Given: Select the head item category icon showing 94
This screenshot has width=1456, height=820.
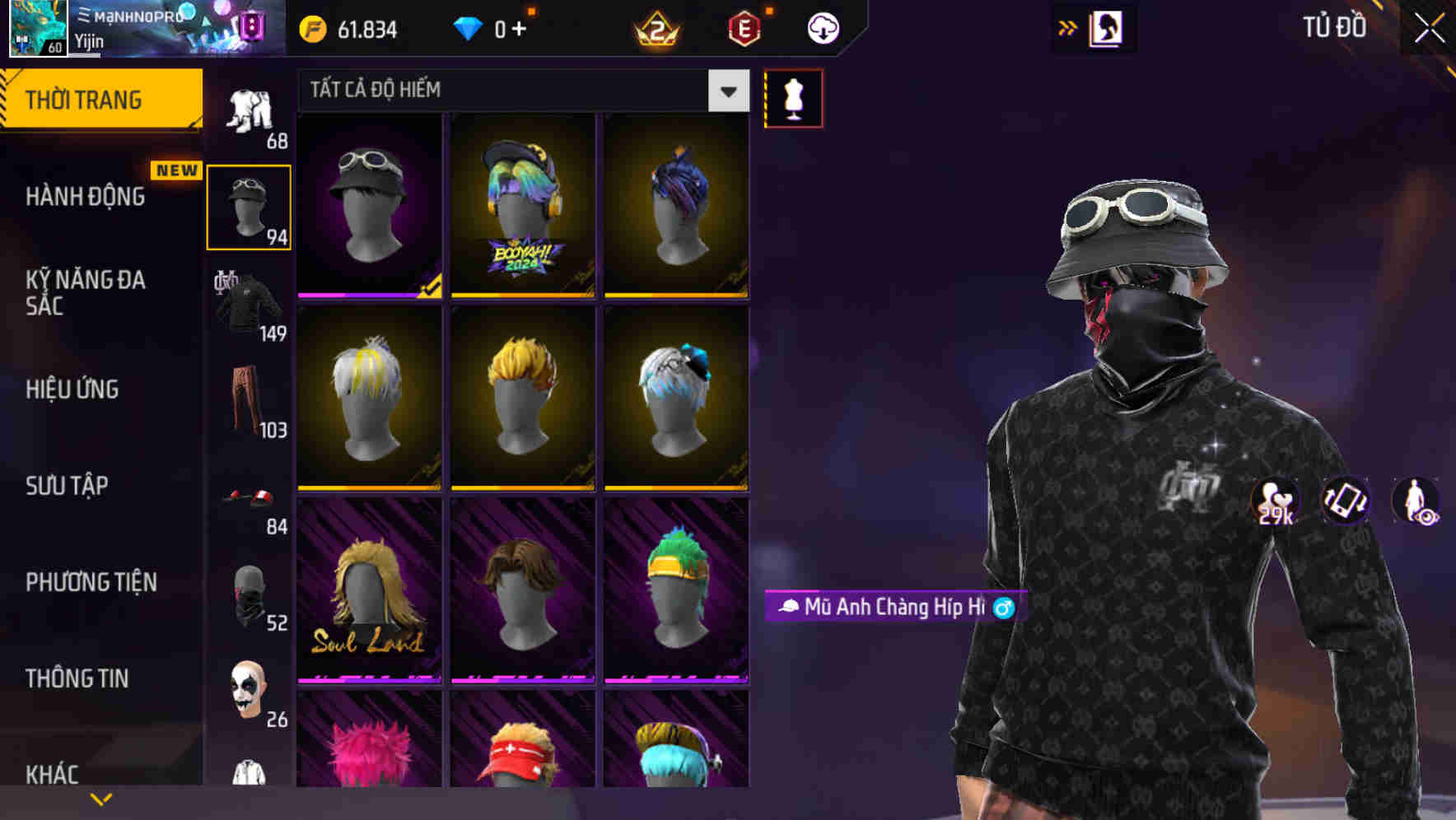Looking at the screenshot, I should pos(249,204).
